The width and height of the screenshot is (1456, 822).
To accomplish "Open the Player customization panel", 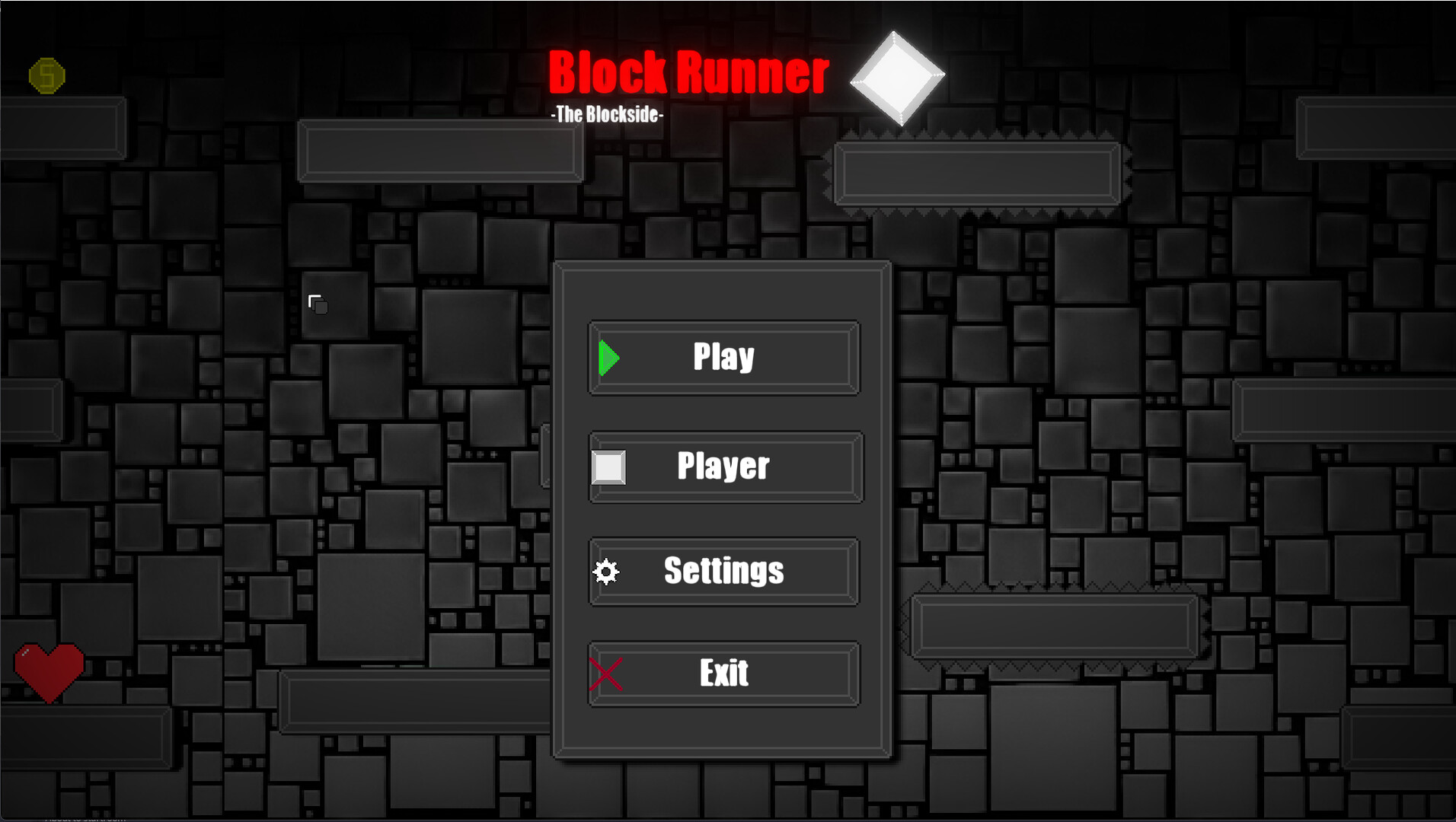I will pyautogui.click(x=723, y=467).
